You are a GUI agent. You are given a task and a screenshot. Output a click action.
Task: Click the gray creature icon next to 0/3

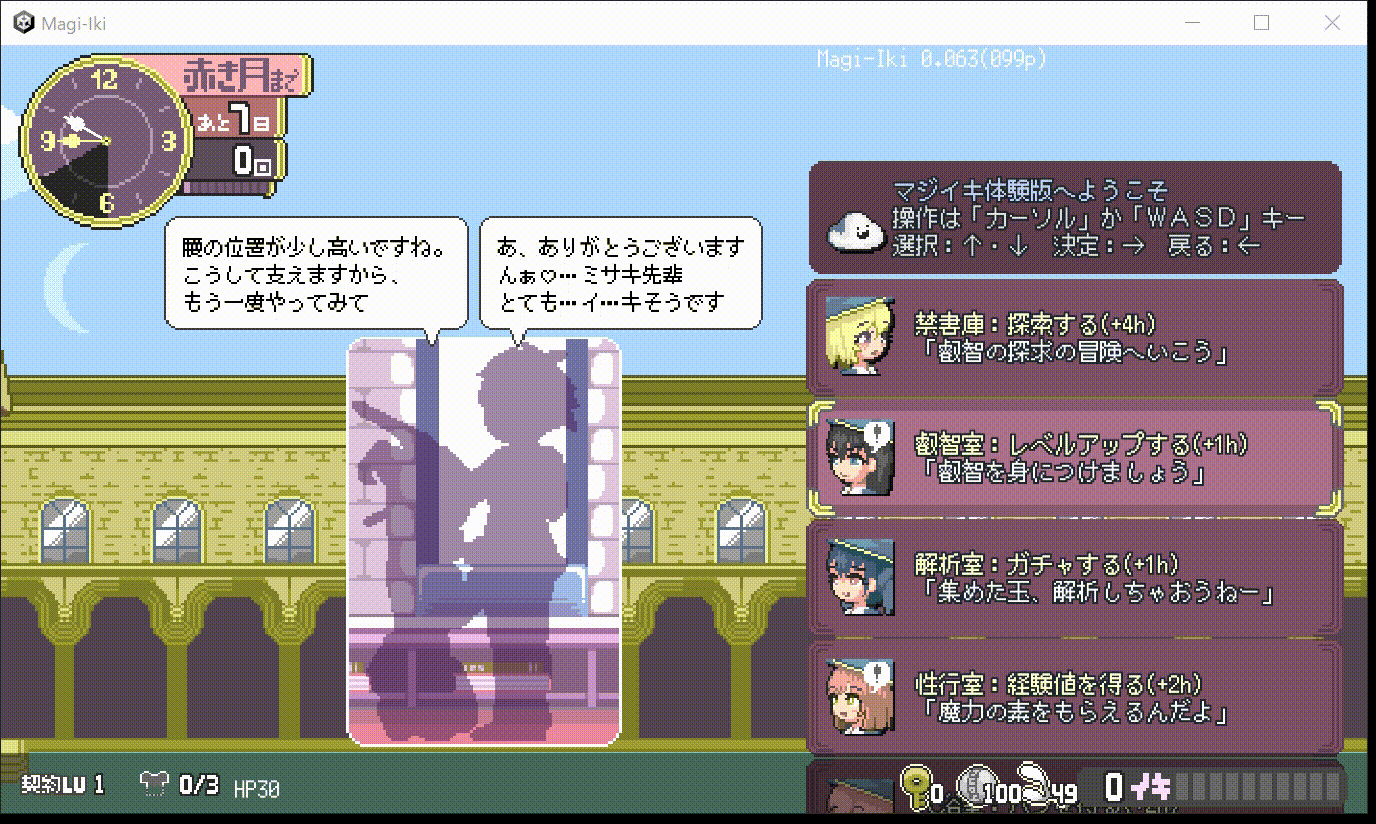tap(152, 785)
